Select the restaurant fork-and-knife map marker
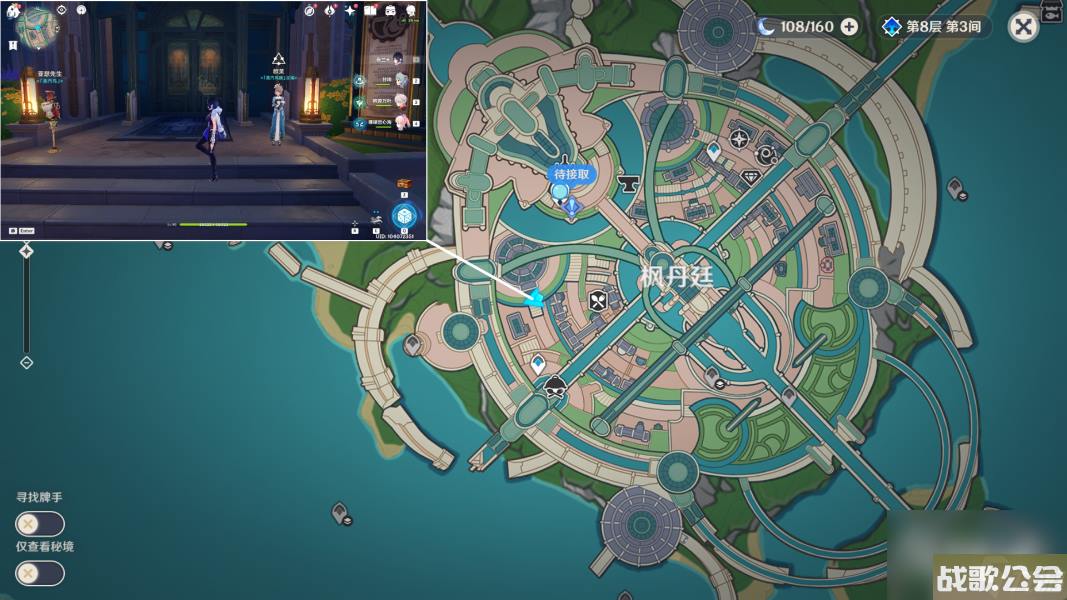The height and width of the screenshot is (600, 1067). 598,298
